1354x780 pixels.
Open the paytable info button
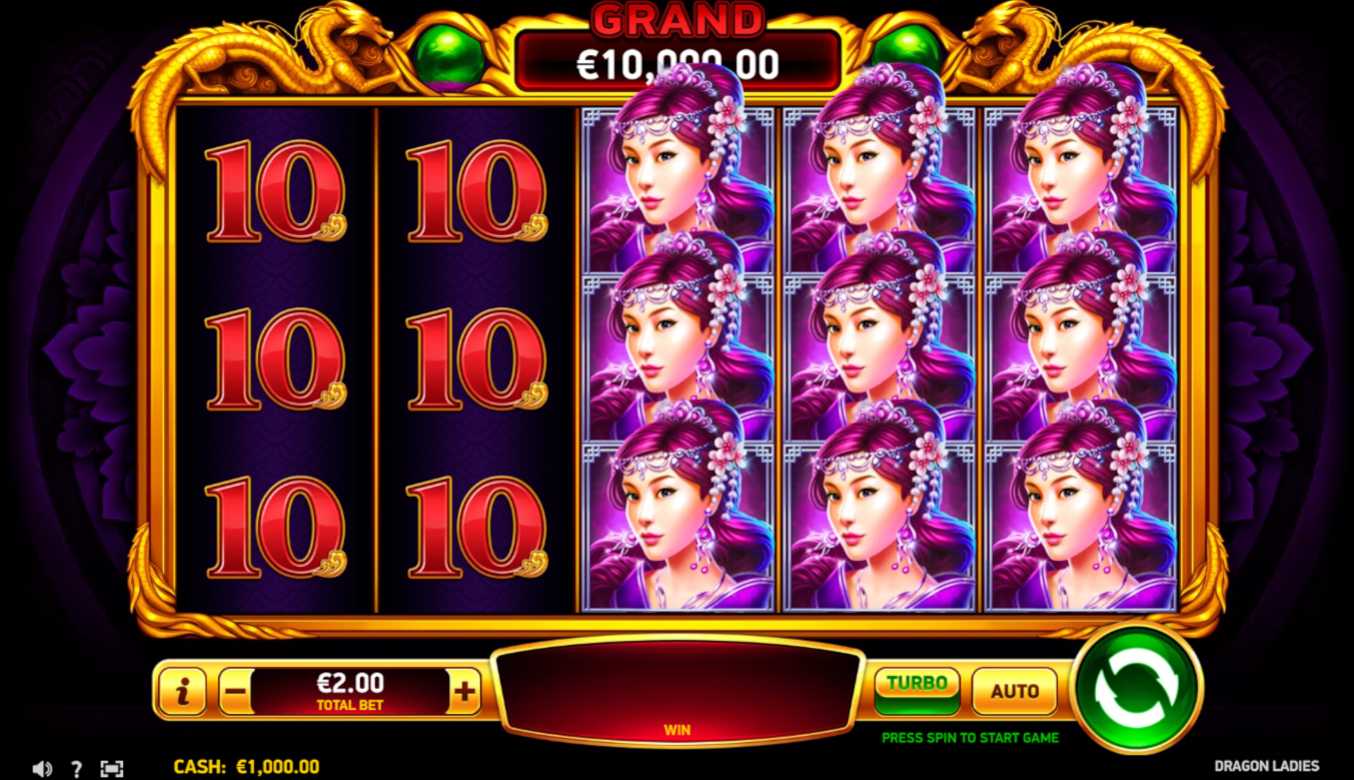click(x=182, y=691)
